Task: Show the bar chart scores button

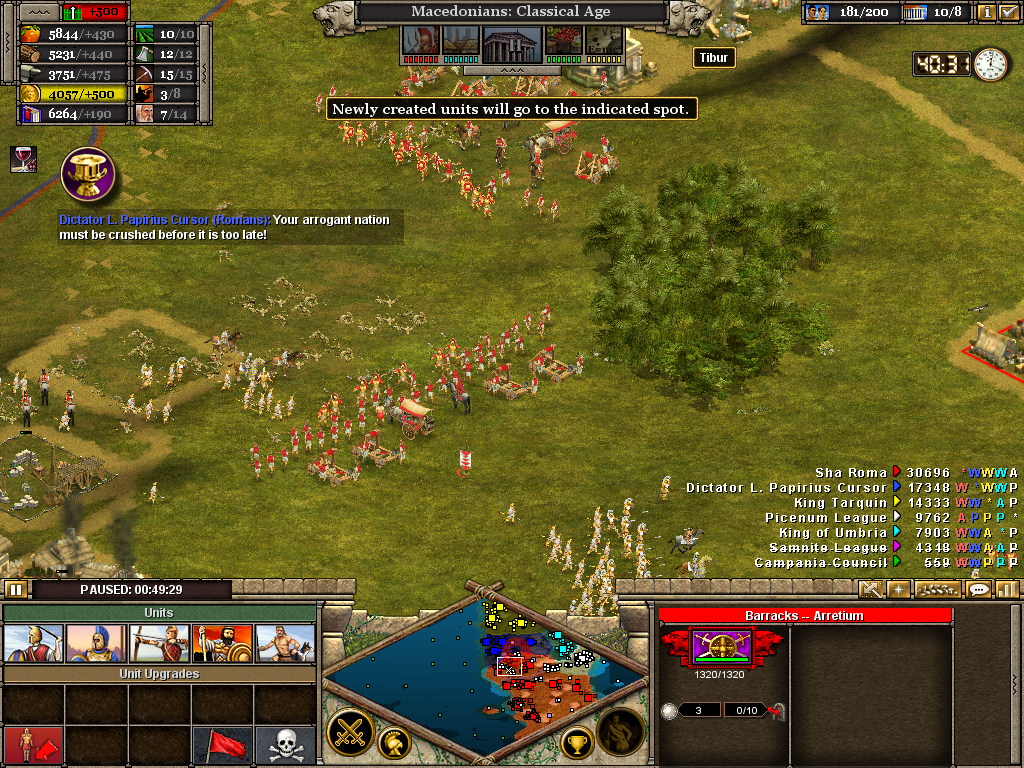Action: point(1006,590)
